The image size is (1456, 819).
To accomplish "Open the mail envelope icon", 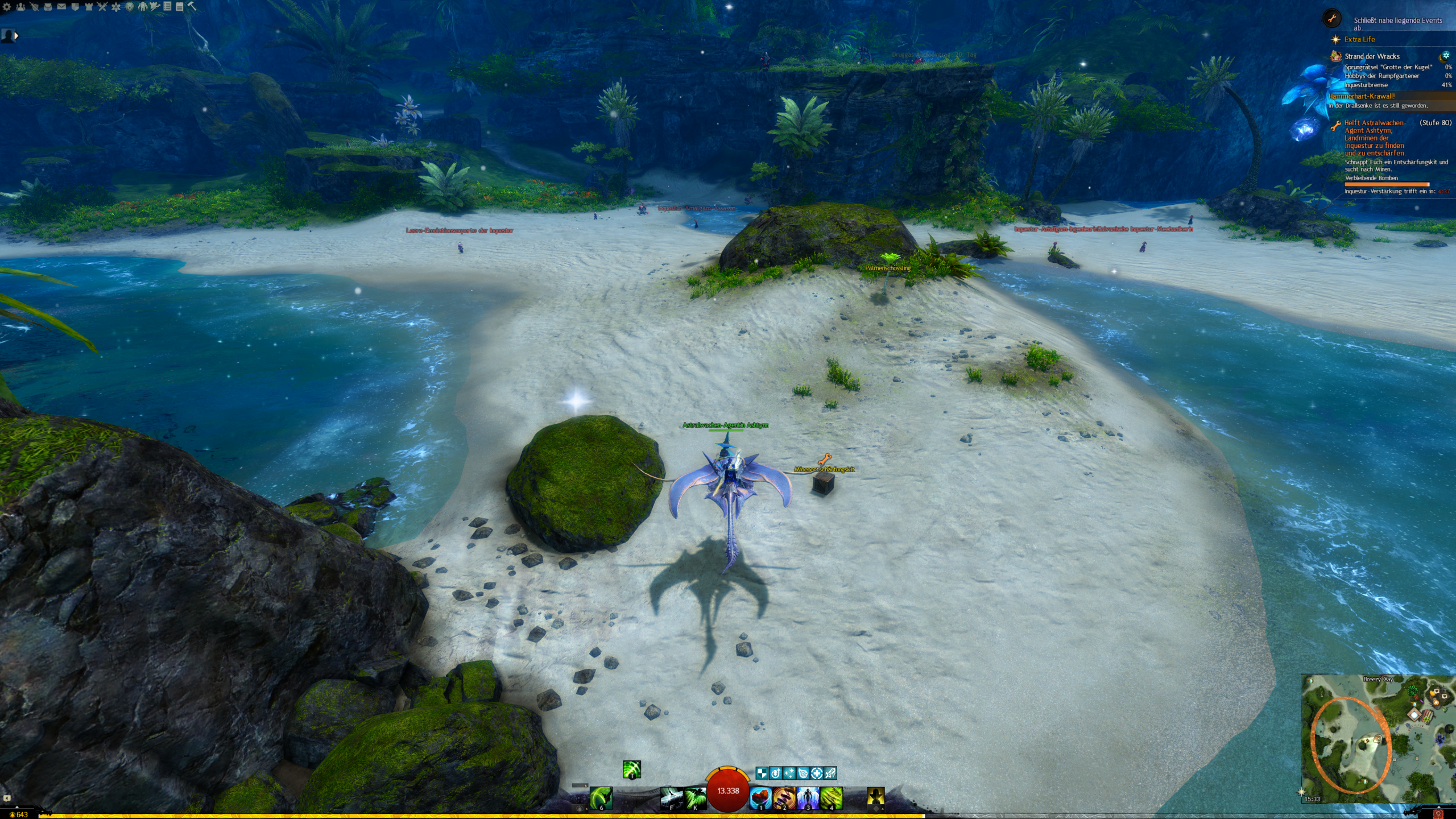I will click(x=61, y=7).
